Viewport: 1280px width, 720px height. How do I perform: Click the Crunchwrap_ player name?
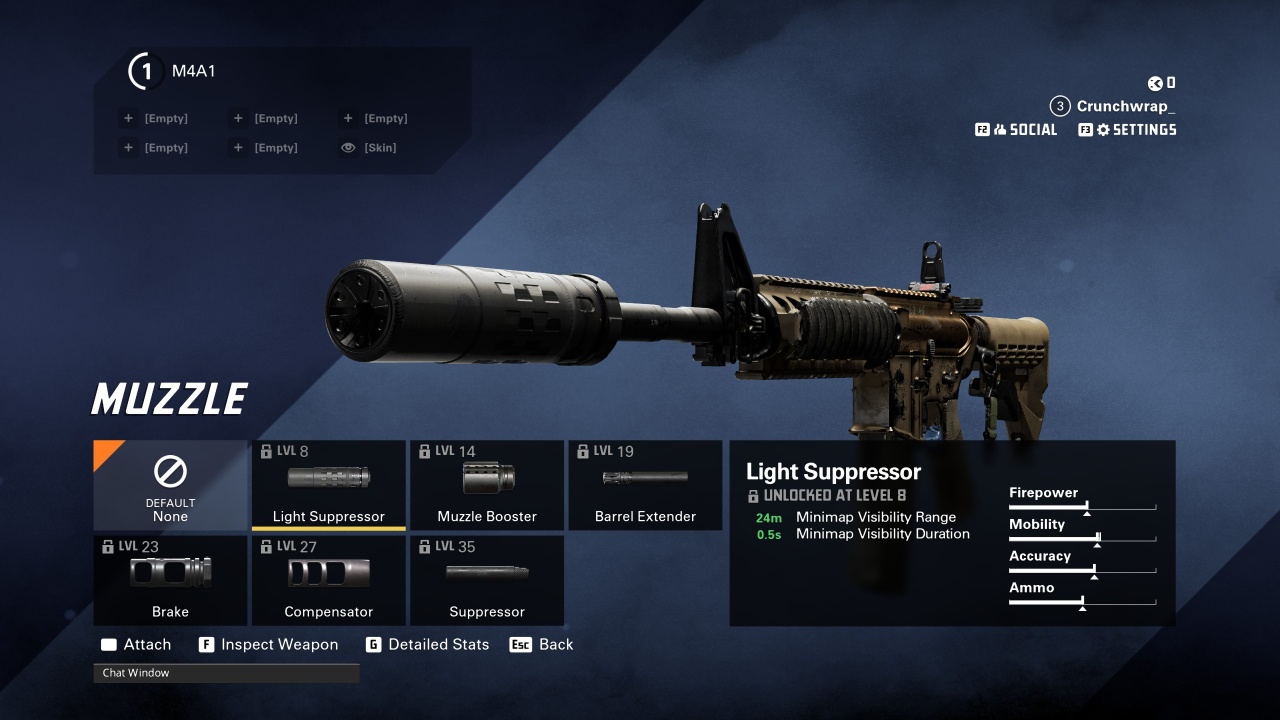tap(1125, 106)
